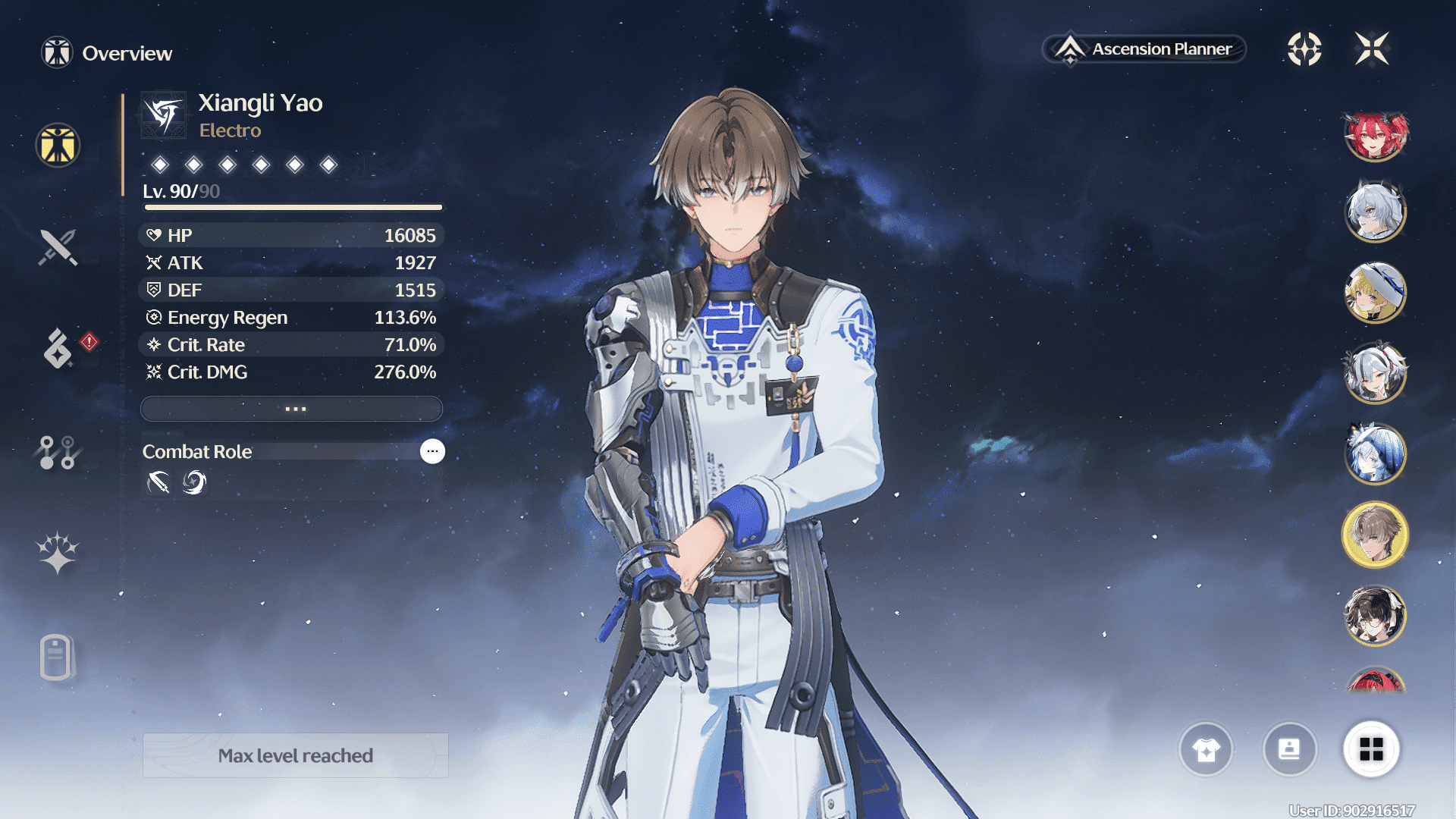
Task: Open the Ascension Planner
Action: [1144, 49]
